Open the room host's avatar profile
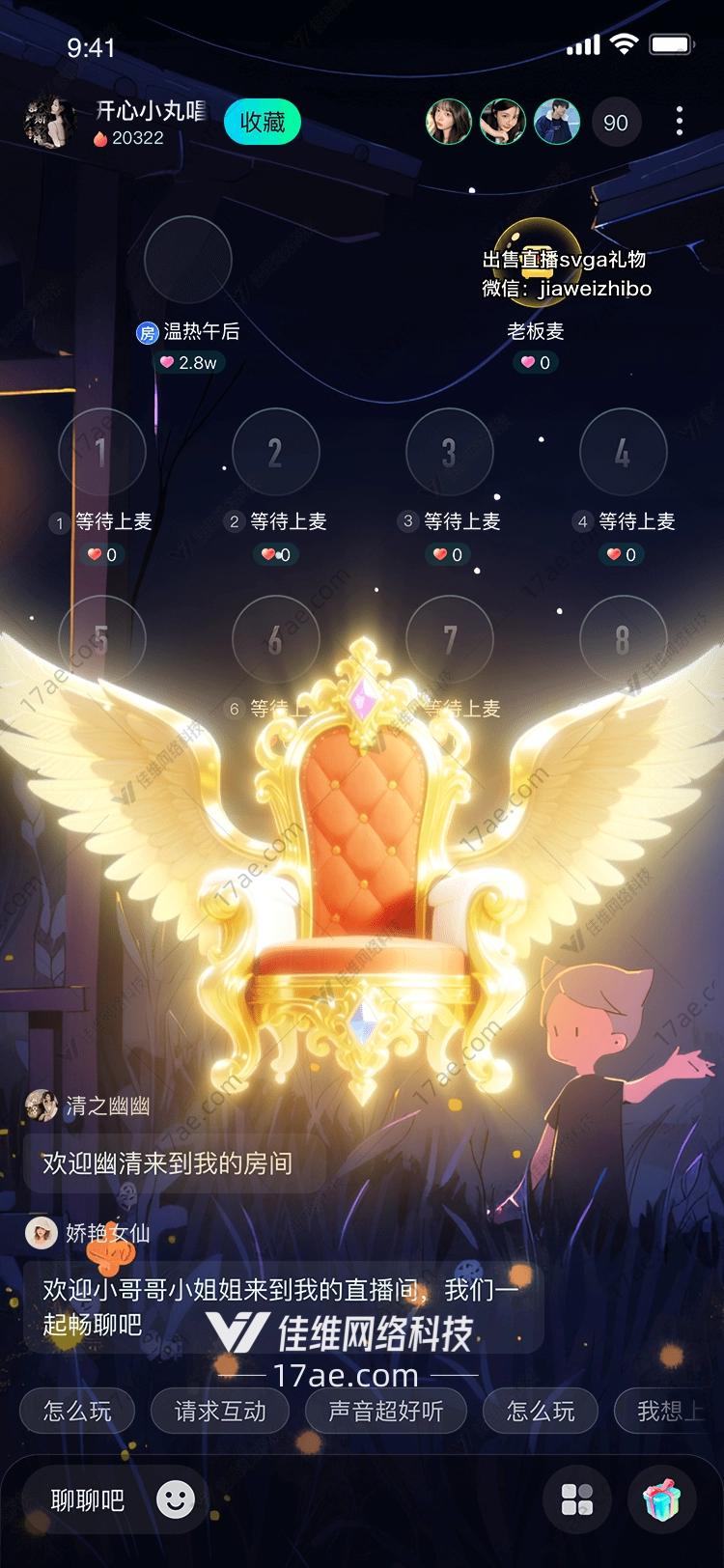Screen dimensions: 724x1568 pos(48,123)
